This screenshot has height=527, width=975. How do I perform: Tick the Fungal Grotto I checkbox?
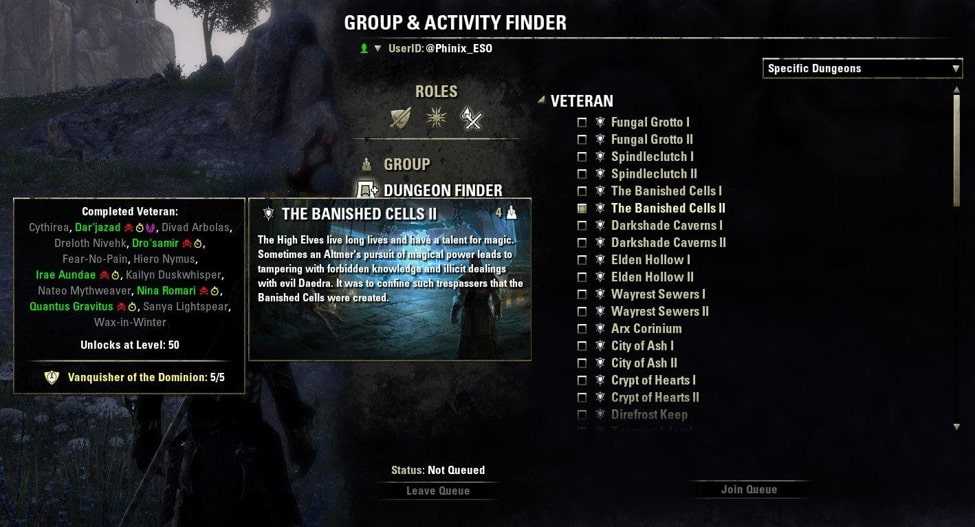click(582, 123)
